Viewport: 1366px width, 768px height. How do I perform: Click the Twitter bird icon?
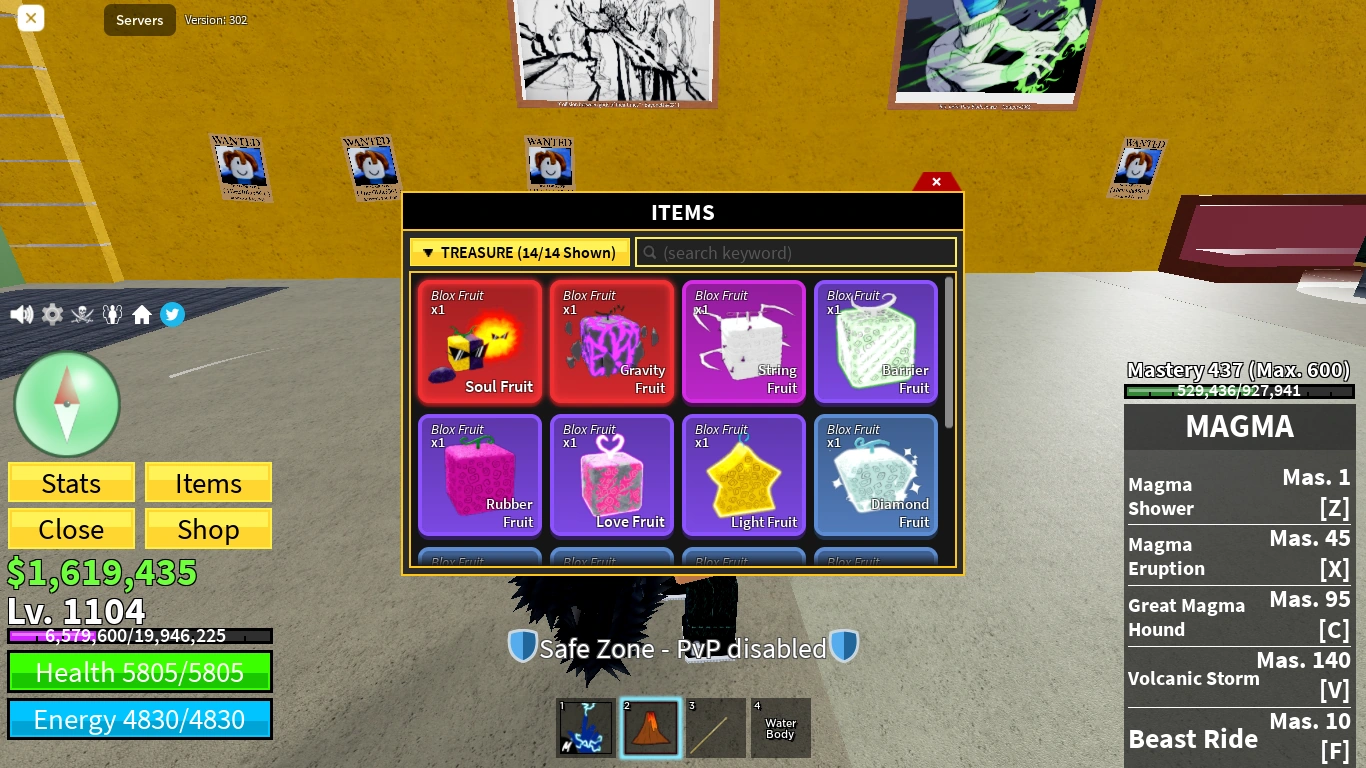[x=172, y=314]
